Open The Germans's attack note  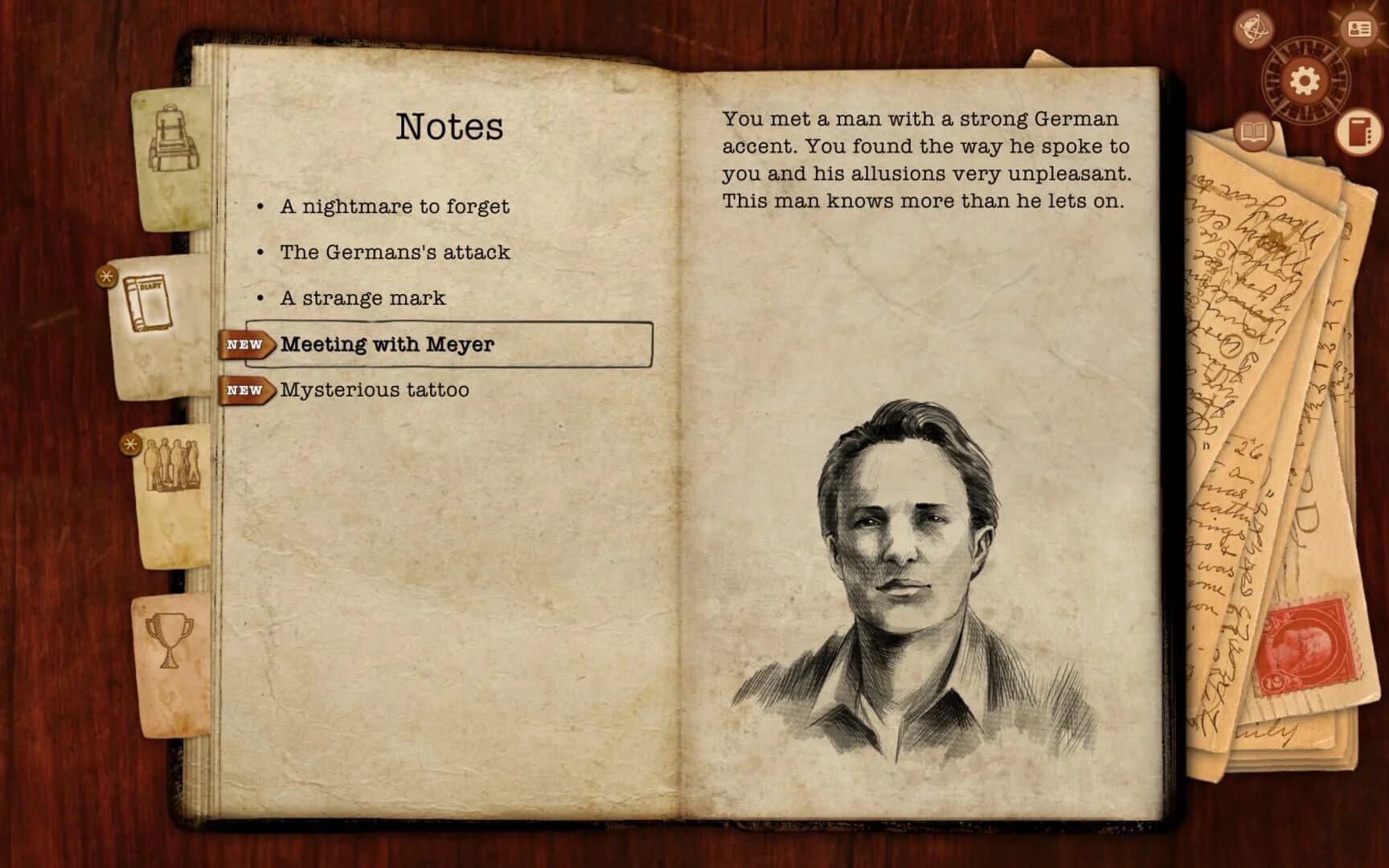[x=393, y=252]
